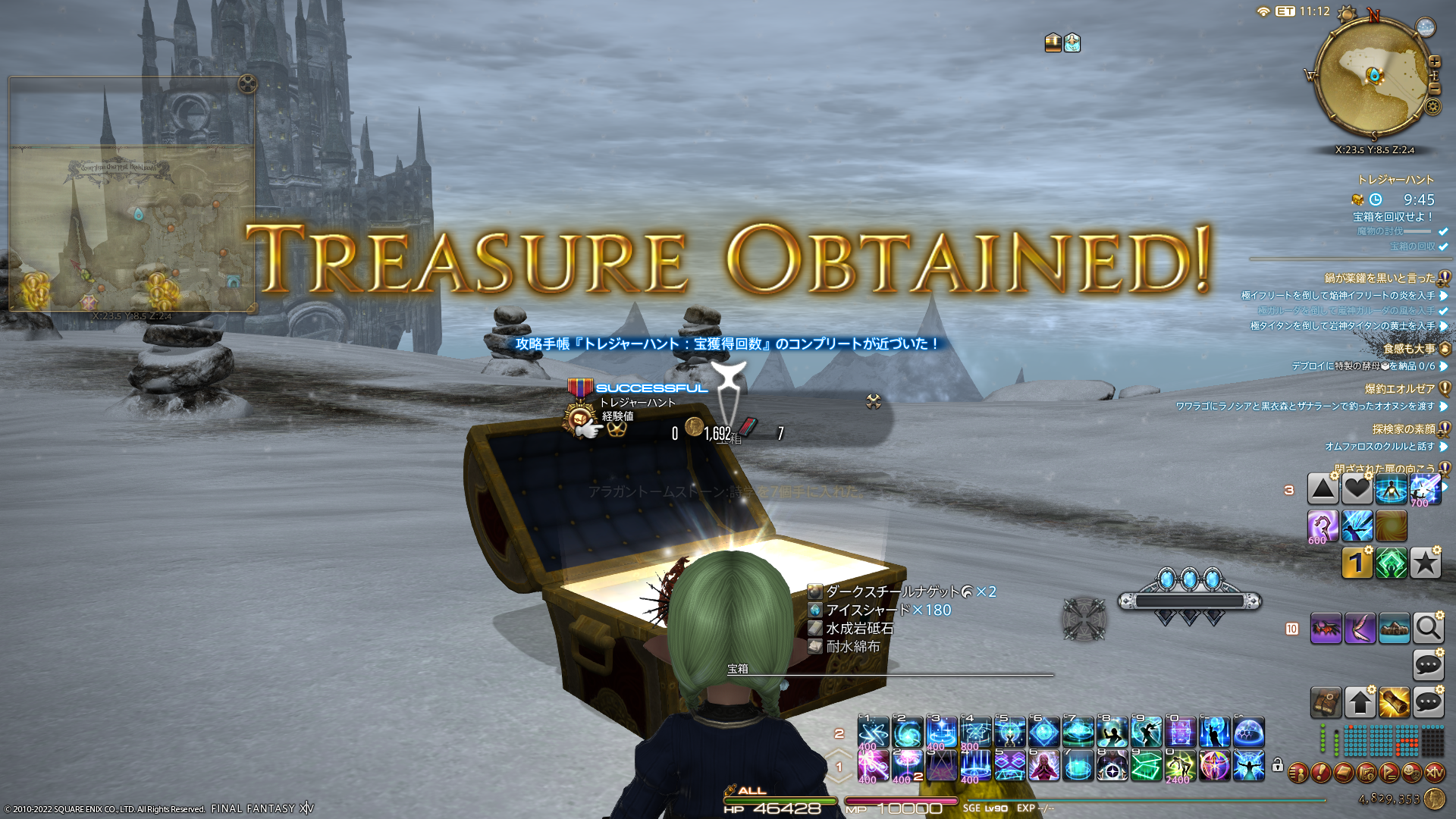Open the 食感も大事 quest tracker entry
Image resolution: width=1456 pixels, height=819 pixels.
[x=1409, y=349]
